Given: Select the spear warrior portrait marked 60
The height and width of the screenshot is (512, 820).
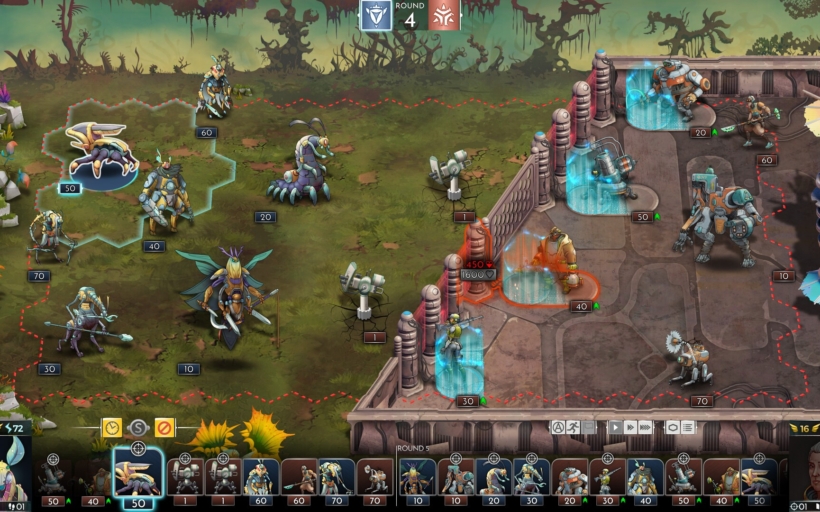Looking at the screenshot, I should click(298, 478).
